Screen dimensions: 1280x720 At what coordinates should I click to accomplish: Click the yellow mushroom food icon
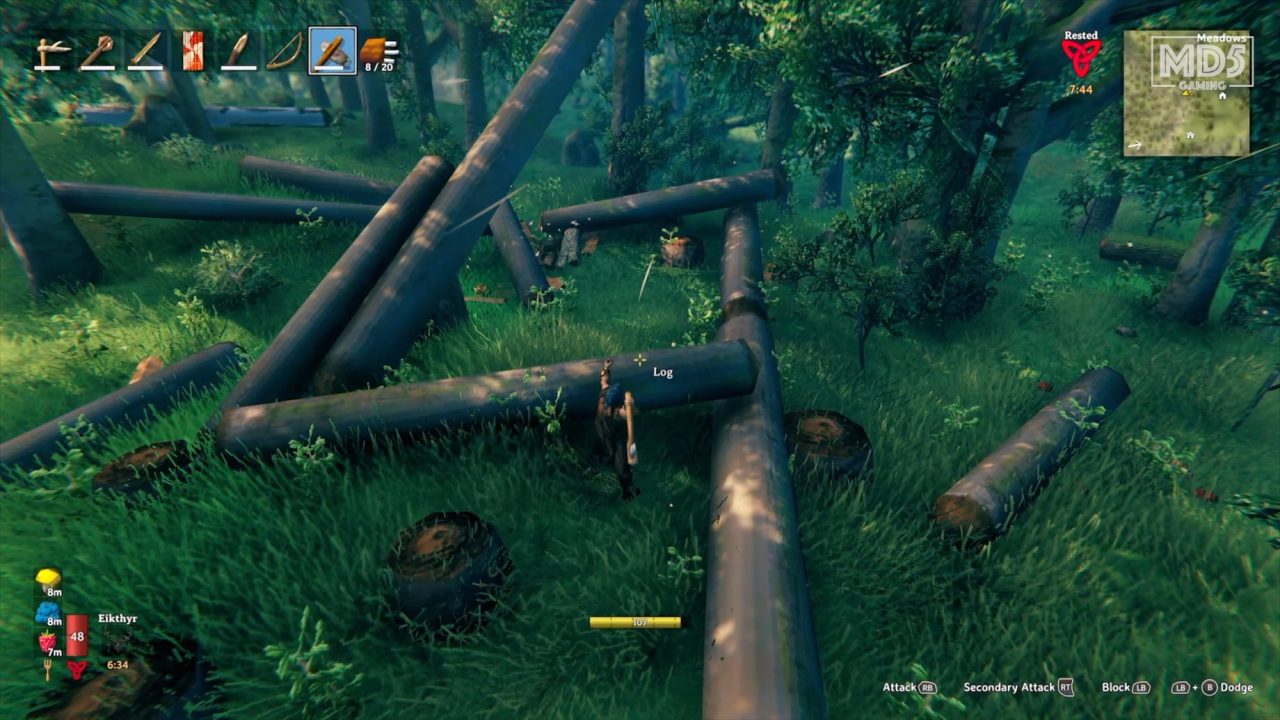click(47, 578)
